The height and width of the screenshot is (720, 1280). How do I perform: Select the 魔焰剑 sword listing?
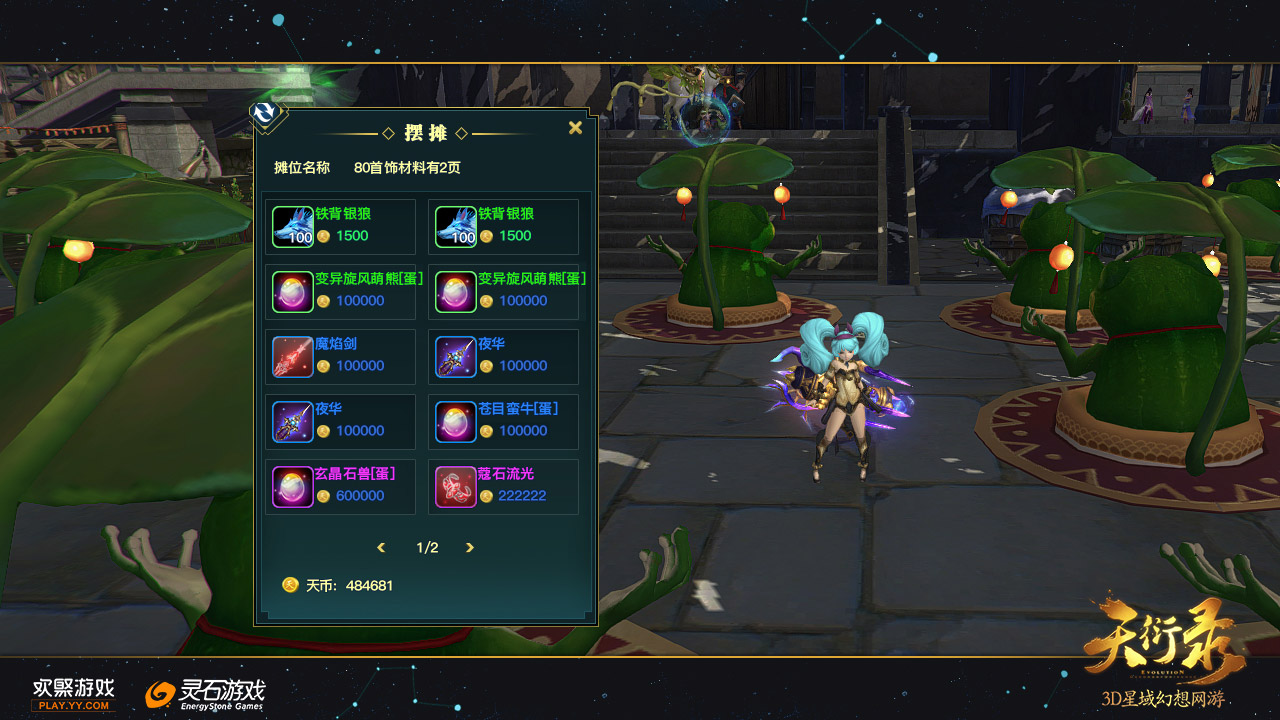pos(340,356)
